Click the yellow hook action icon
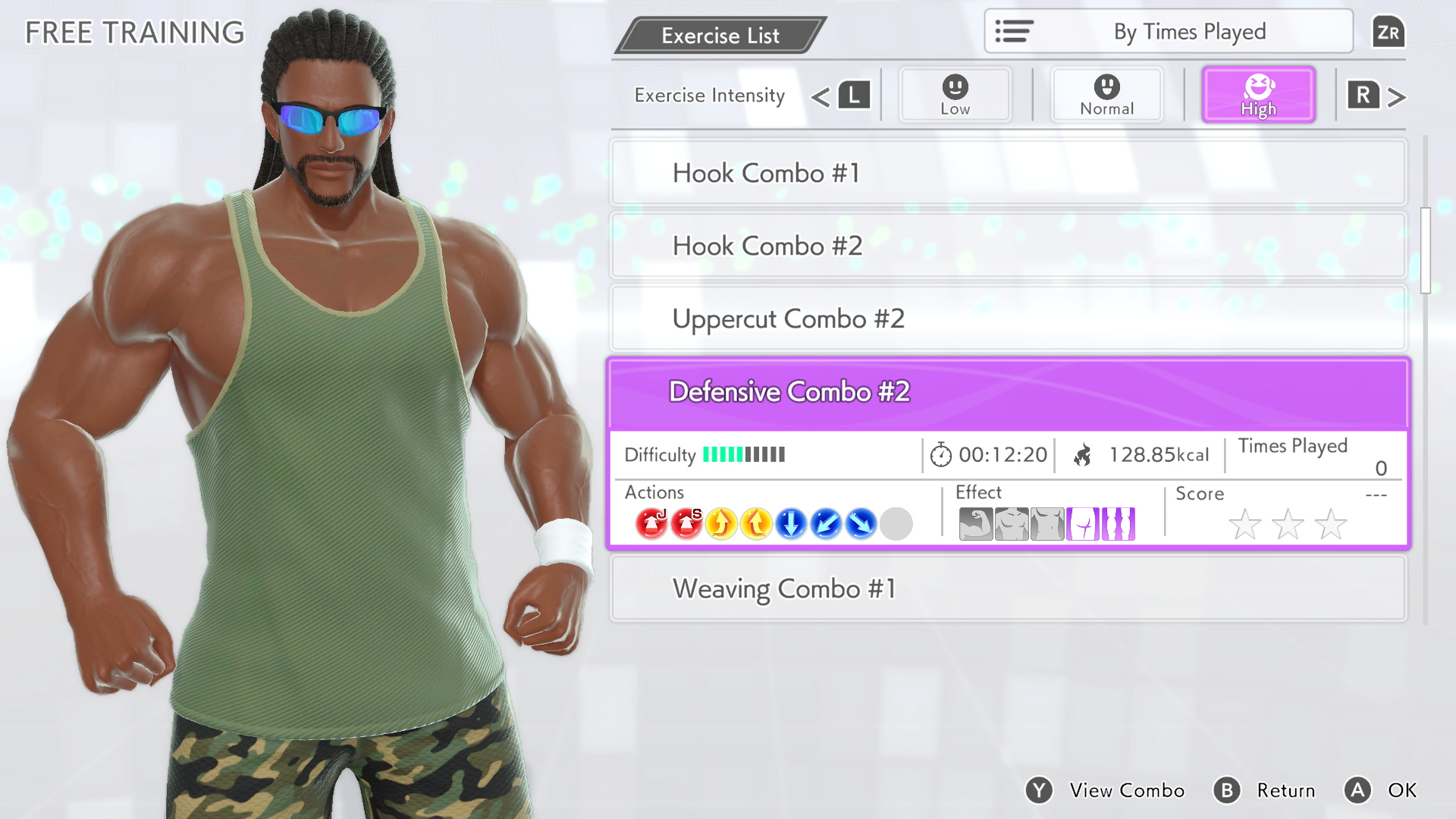Image resolution: width=1456 pixels, height=819 pixels. coord(721,523)
